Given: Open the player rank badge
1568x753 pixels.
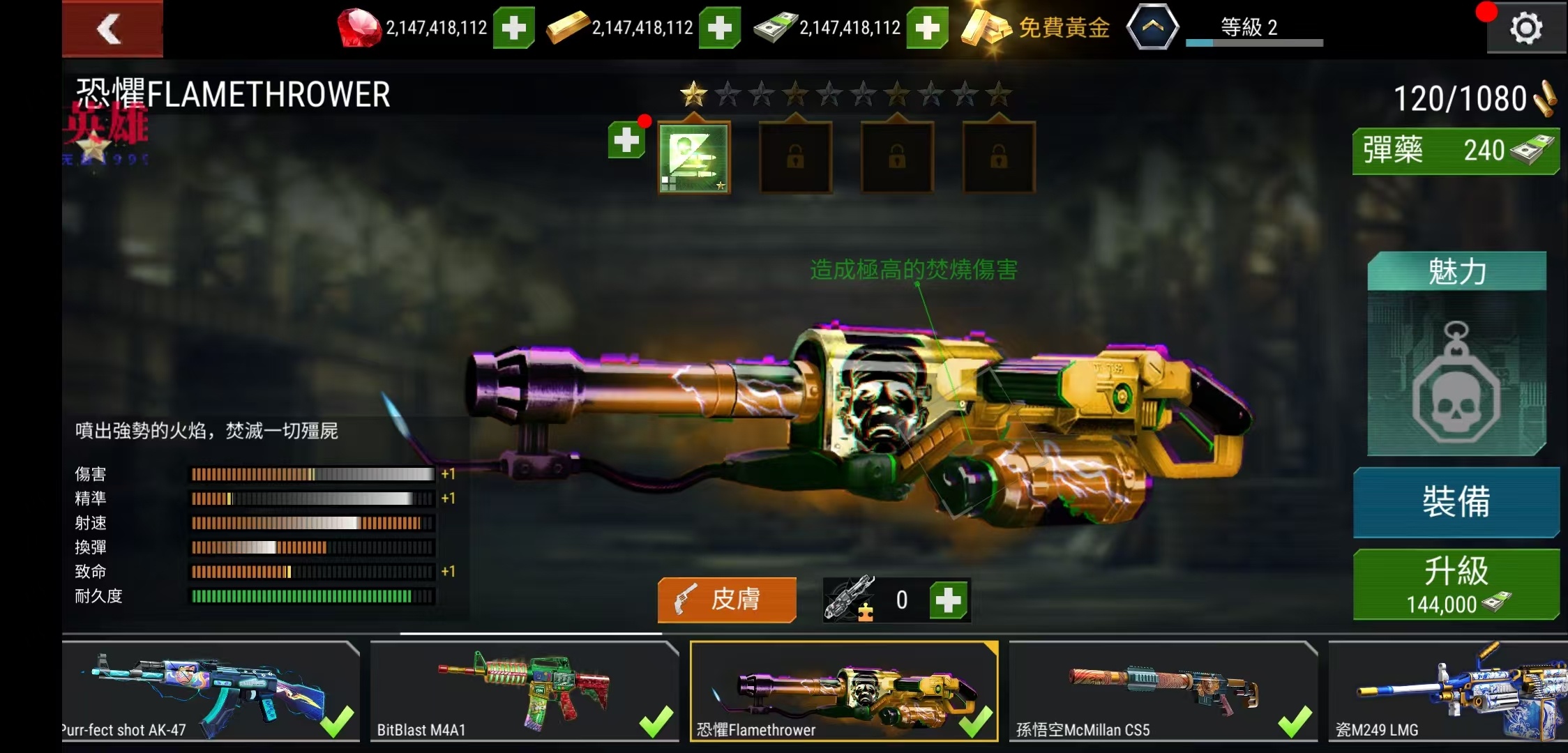Looking at the screenshot, I should click(1152, 28).
